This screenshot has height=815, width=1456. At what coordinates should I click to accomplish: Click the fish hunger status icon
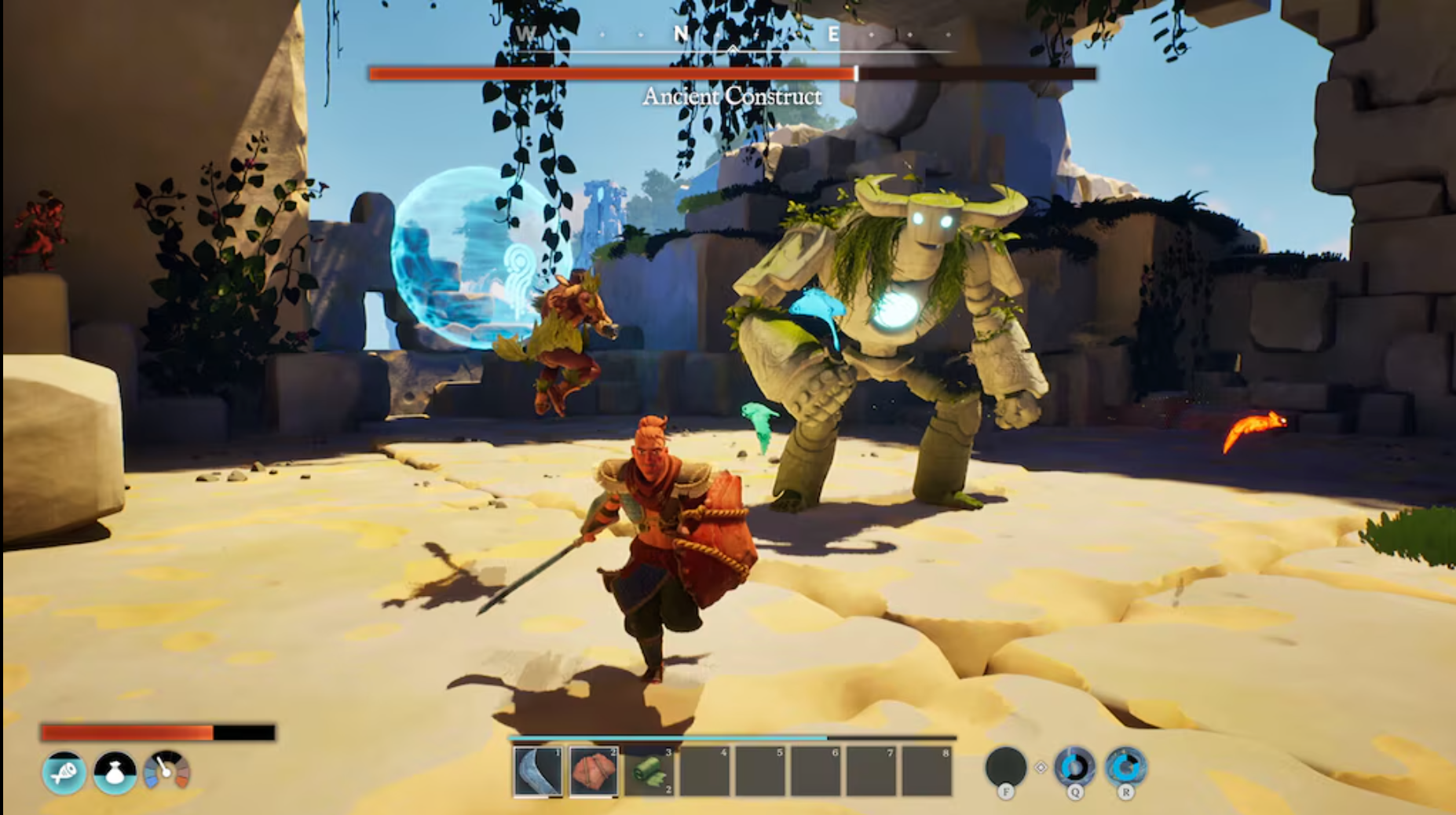64,773
